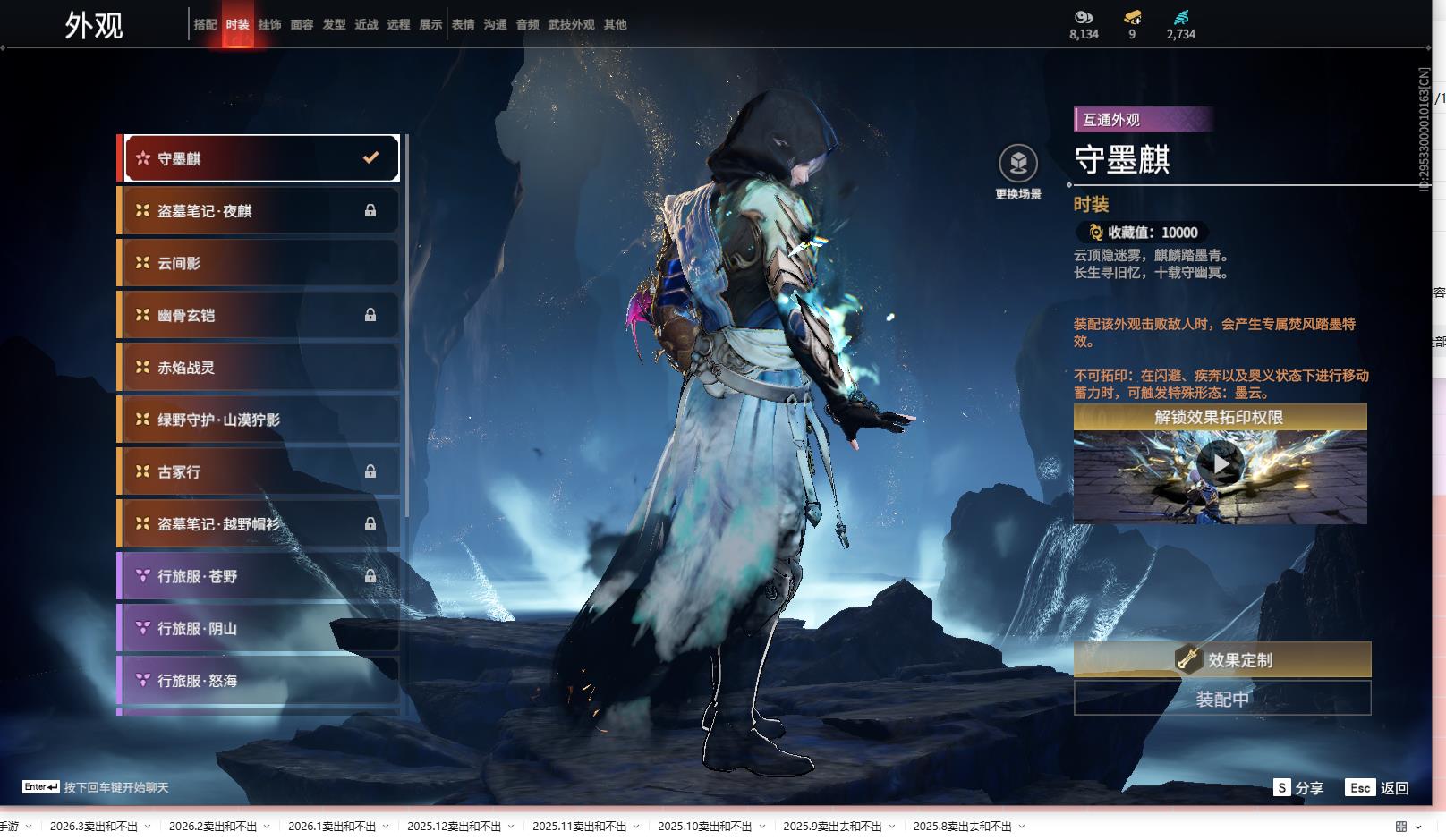Open 效果定制 effect customization

pyautogui.click(x=1222, y=660)
